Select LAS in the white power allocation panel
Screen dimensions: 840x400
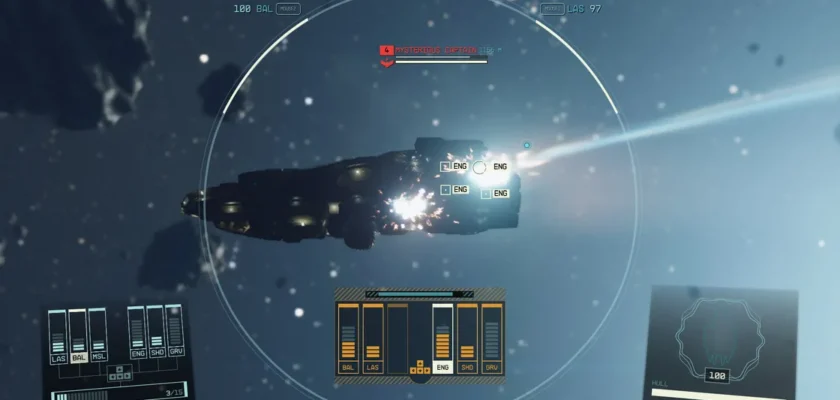58,356
